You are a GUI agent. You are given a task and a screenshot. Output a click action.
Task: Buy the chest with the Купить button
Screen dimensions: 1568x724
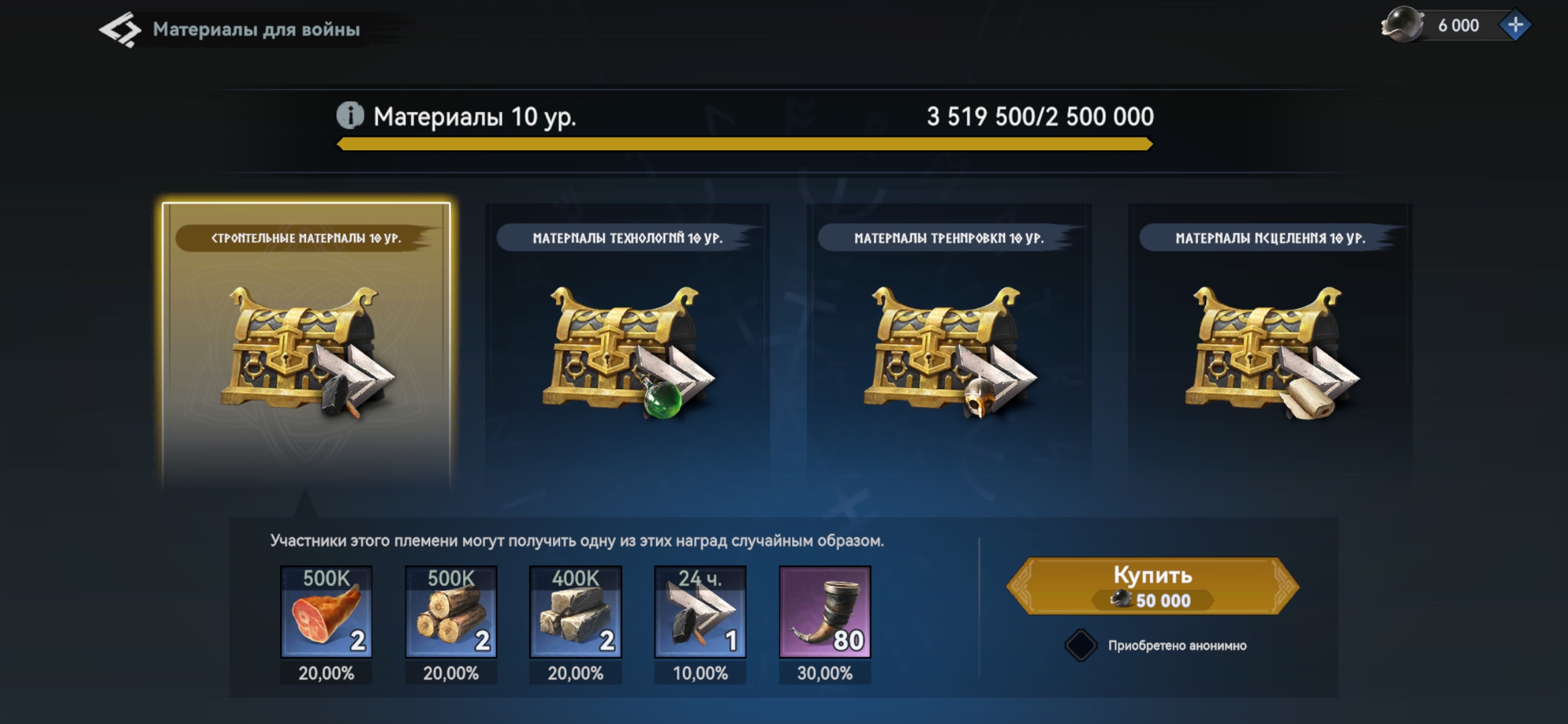tap(1153, 586)
